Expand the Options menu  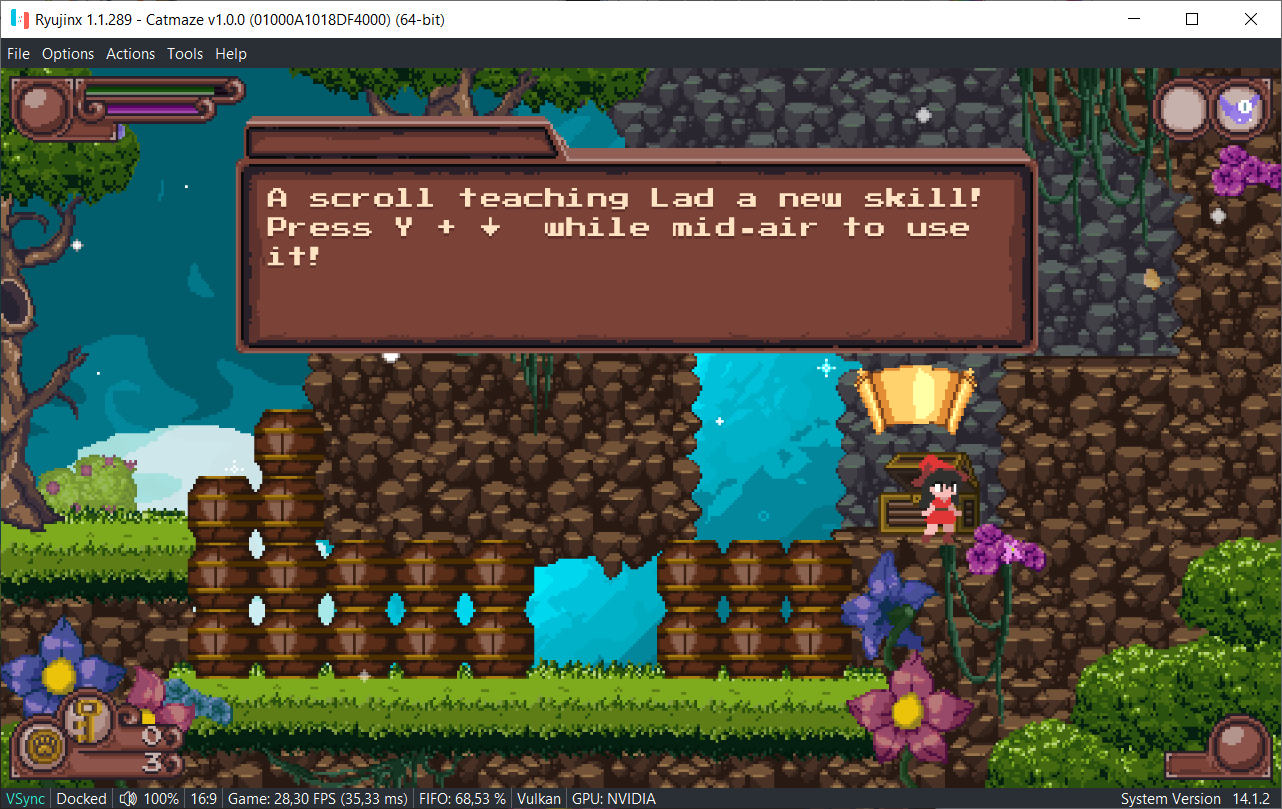(68, 53)
